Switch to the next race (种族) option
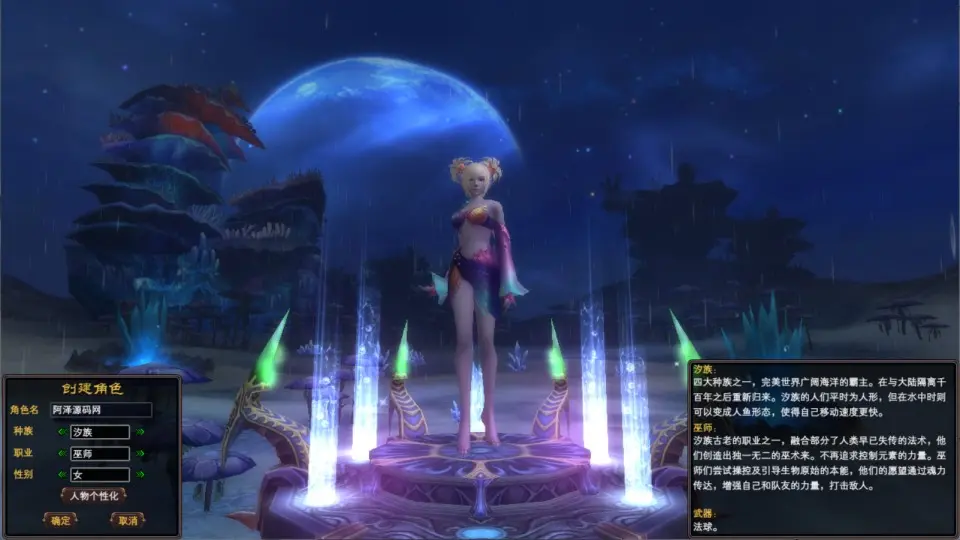Viewport: 960px width, 540px height. tap(141, 432)
